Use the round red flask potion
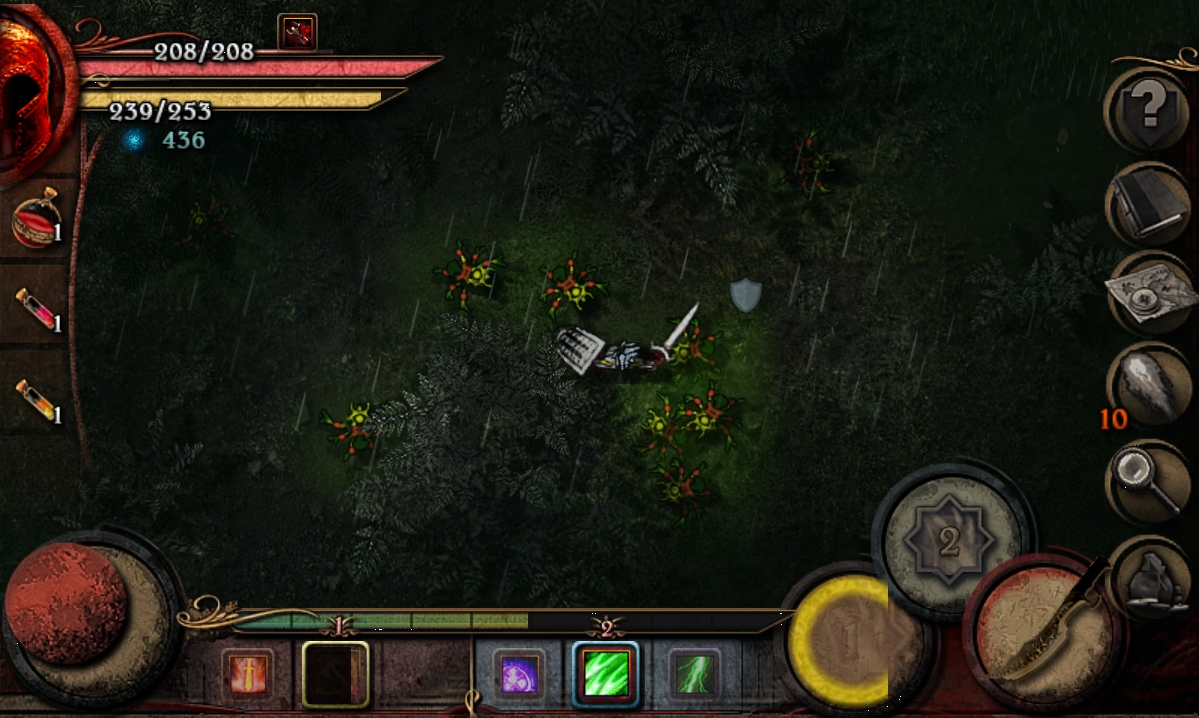This screenshot has height=718, width=1199. pyautogui.click(x=36, y=220)
